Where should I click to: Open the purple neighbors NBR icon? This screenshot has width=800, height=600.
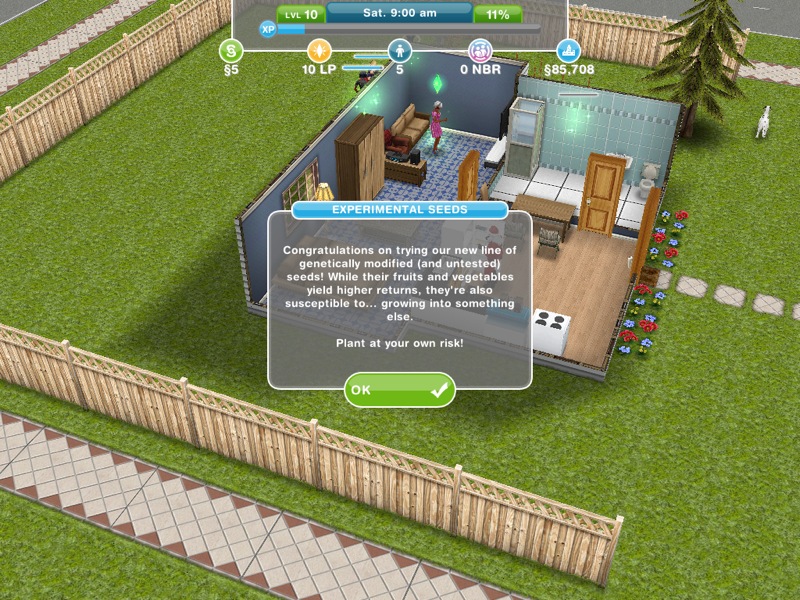tap(482, 50)
